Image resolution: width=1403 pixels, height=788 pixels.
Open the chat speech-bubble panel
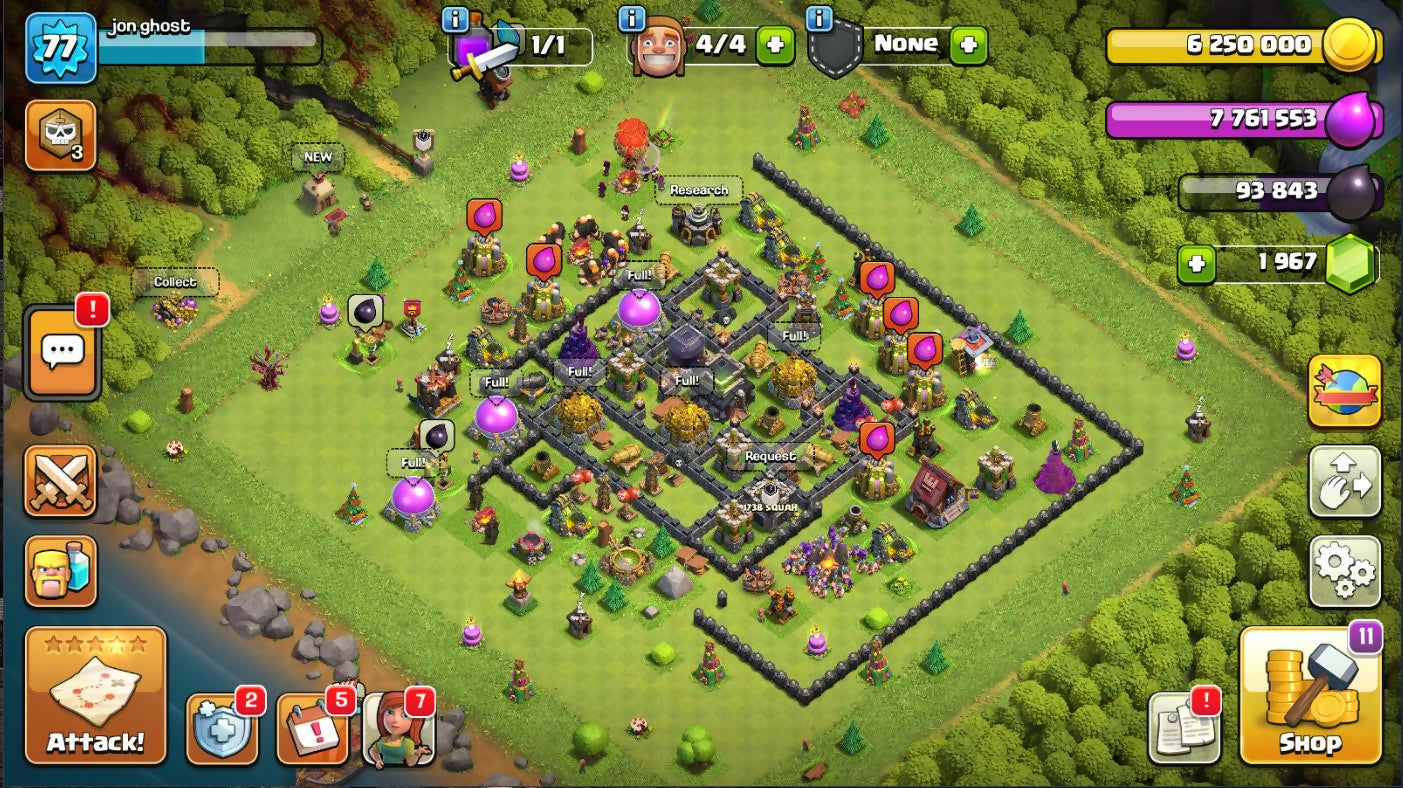click(63, 352)
